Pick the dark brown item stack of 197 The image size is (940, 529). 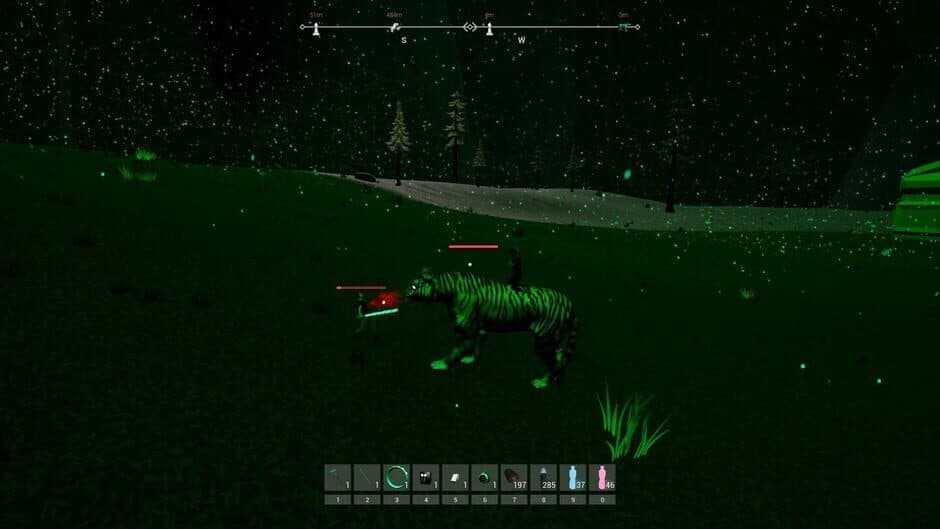coord(513,477)
